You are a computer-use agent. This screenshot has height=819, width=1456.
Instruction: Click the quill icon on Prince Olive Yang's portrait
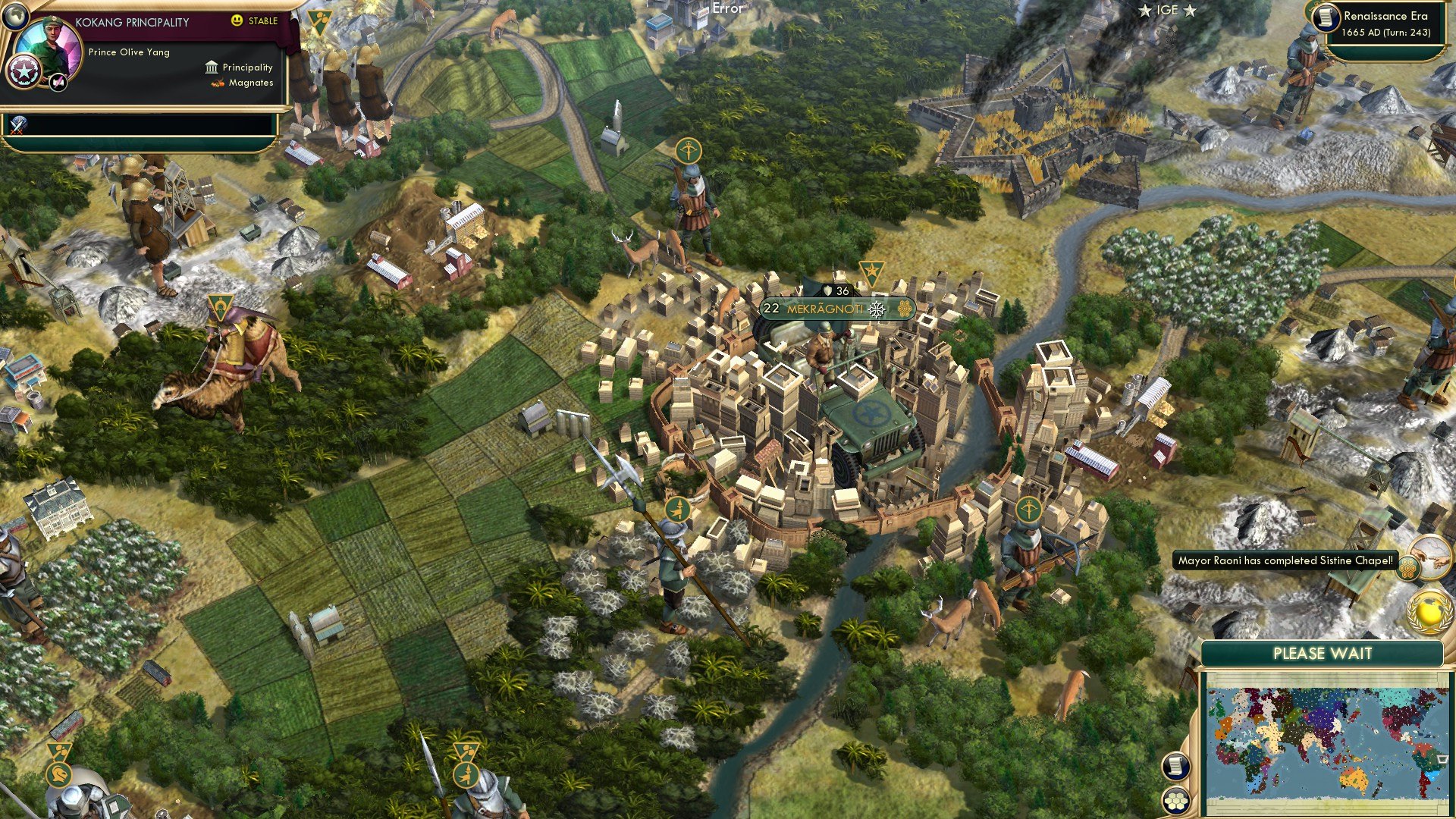coord(58,83)
